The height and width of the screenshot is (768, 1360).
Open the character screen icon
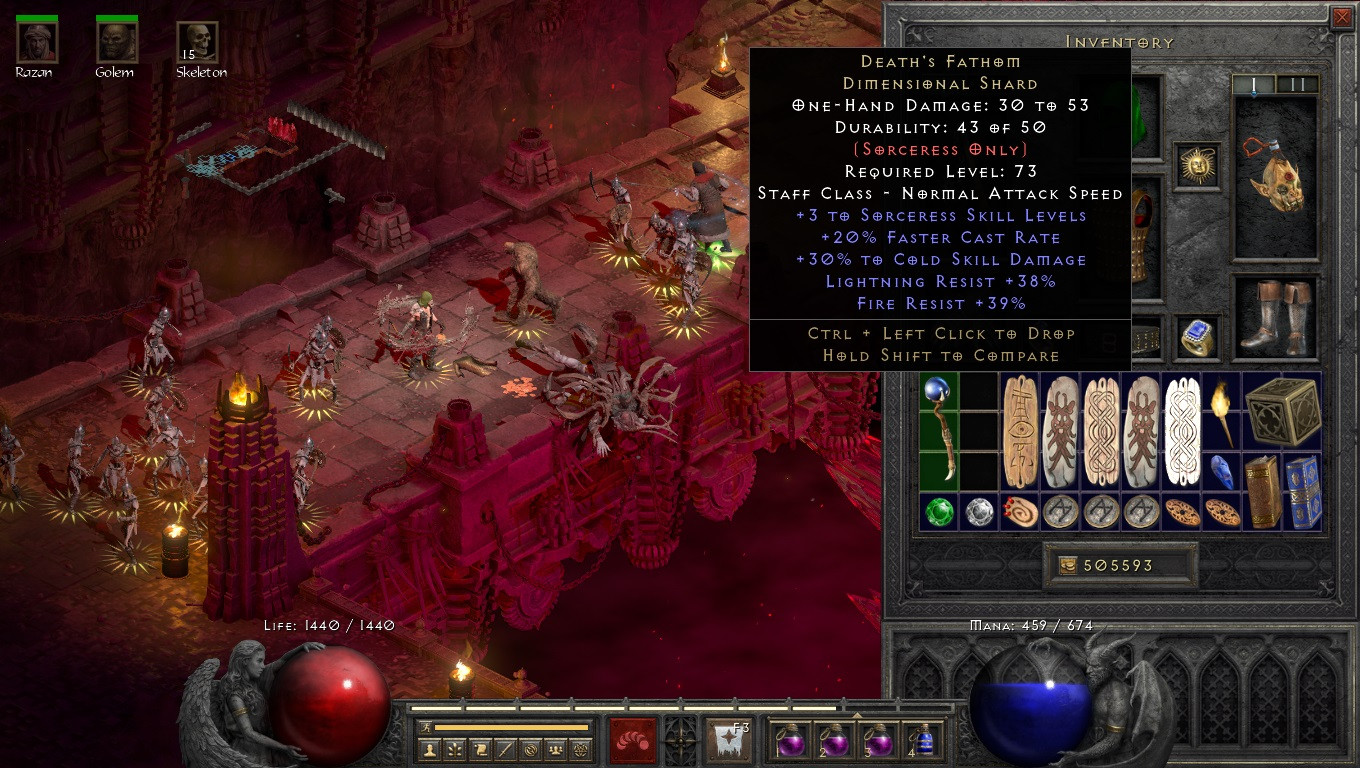coord(430,749)
